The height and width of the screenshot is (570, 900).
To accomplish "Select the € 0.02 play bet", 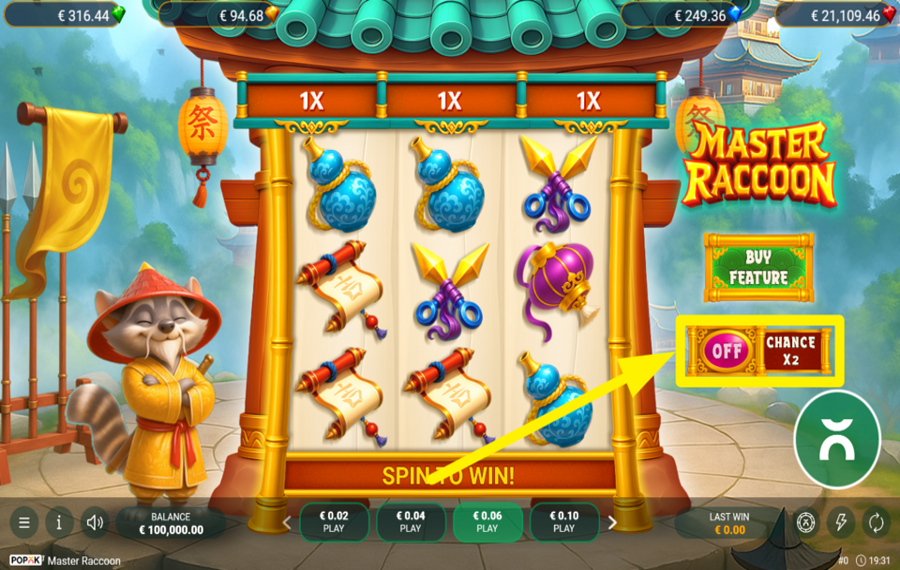I will coord(334,522).
